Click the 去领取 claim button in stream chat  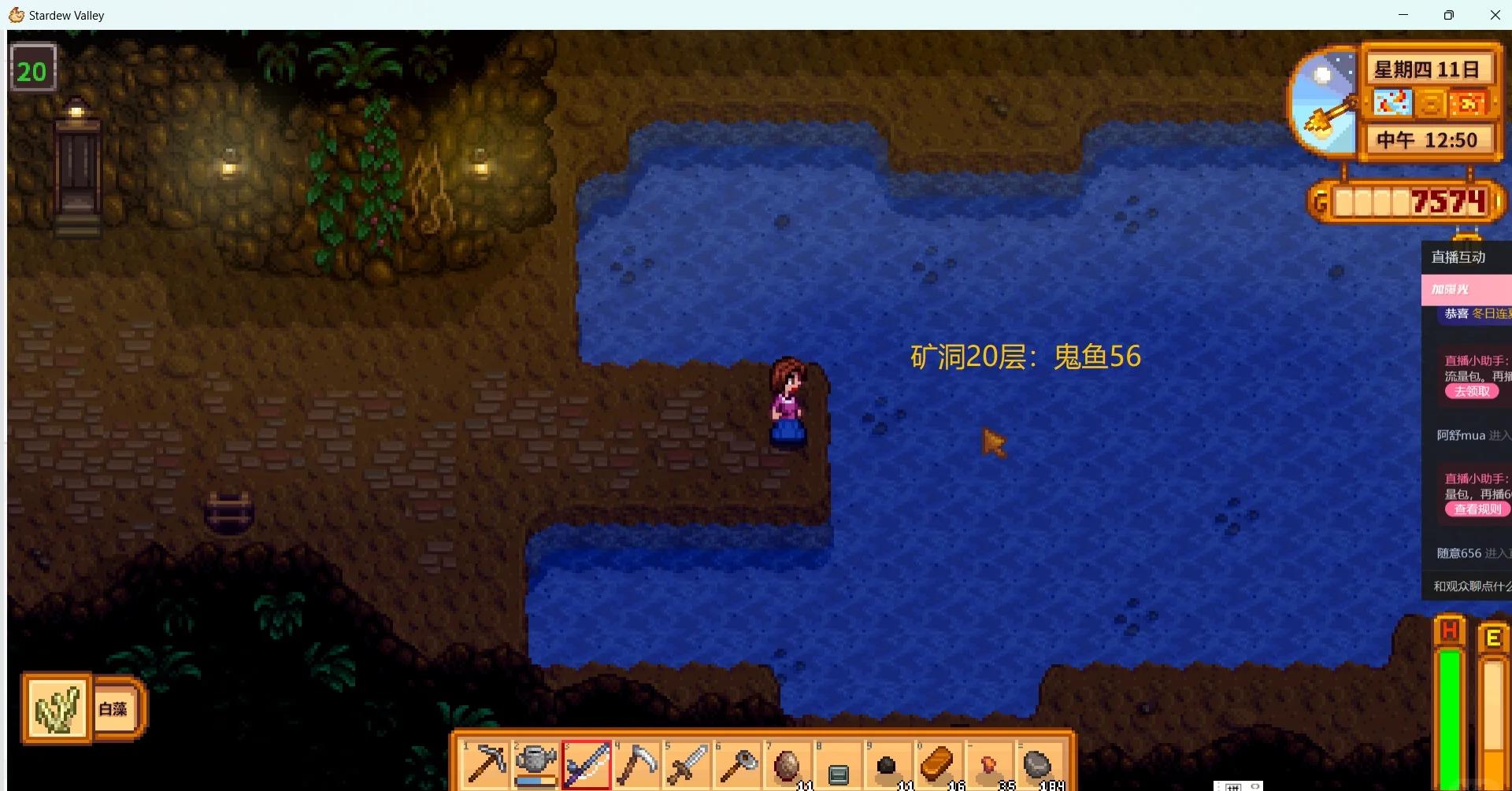point(1471,391)
